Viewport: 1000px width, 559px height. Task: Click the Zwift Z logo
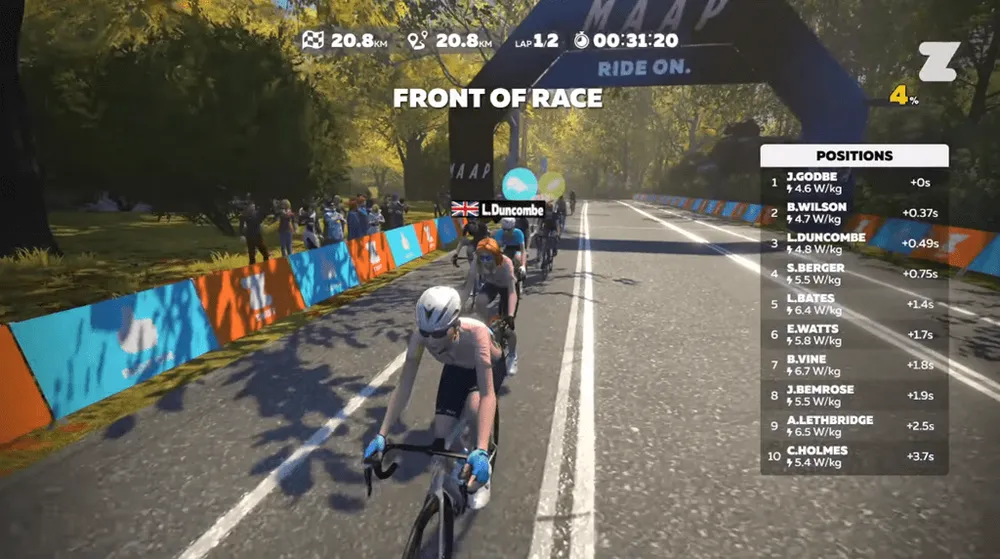click(938, 62)
